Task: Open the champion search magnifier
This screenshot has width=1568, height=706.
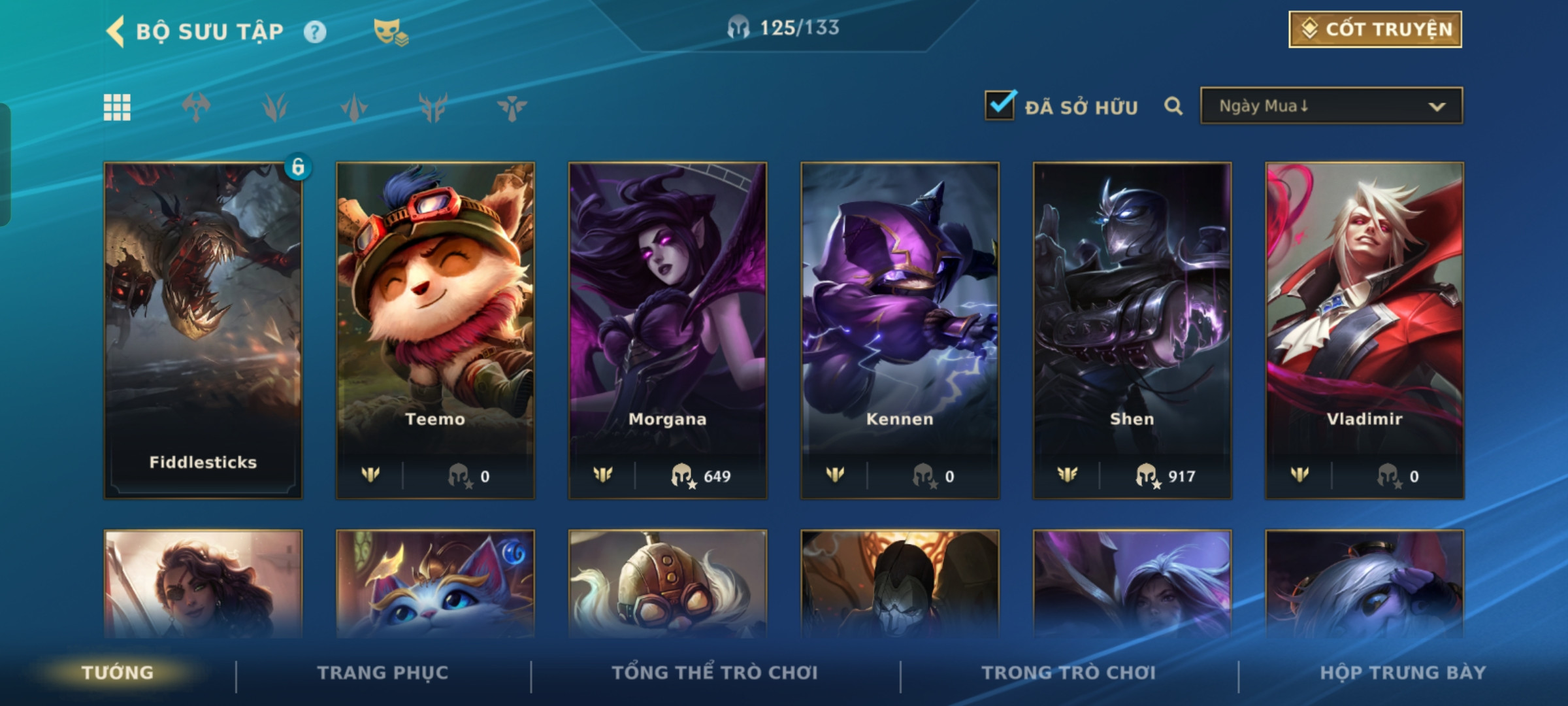Action: (x=1173, y=106)
